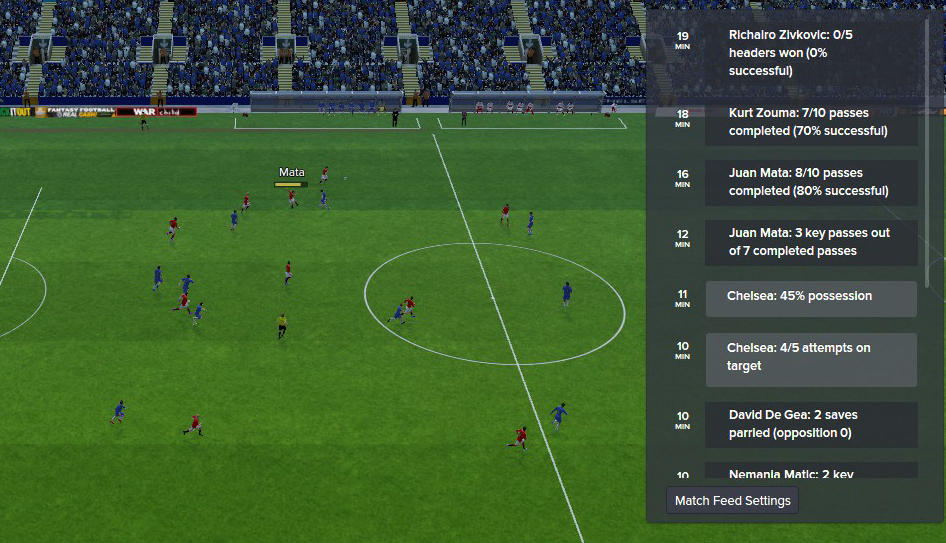Open Juan Mata 8/10 passes completed entry
Screen dimensions: 946x543
(810, 182)
